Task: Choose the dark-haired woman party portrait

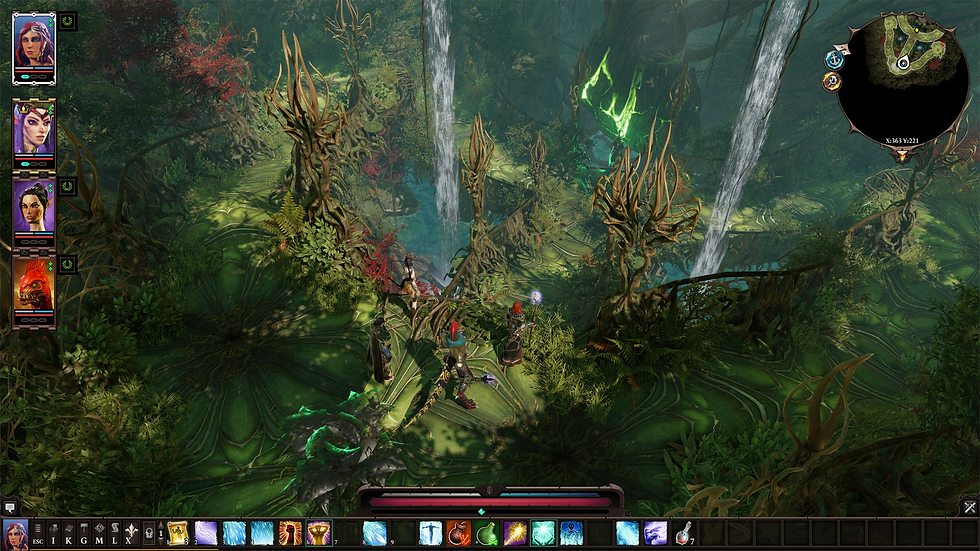Action: [33, 204]
